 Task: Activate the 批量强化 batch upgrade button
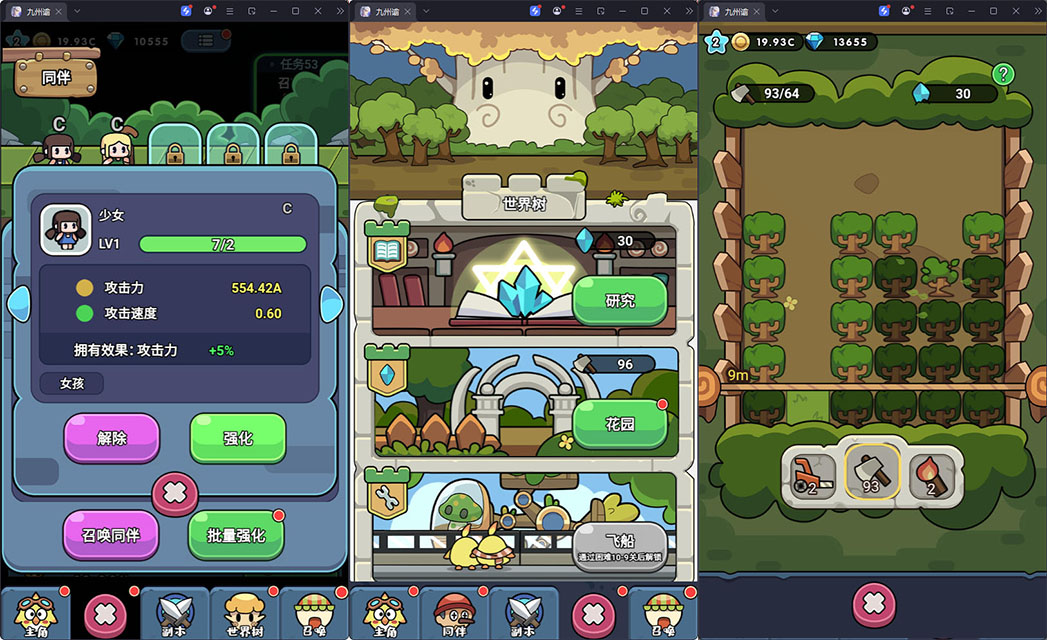point(236,534)
